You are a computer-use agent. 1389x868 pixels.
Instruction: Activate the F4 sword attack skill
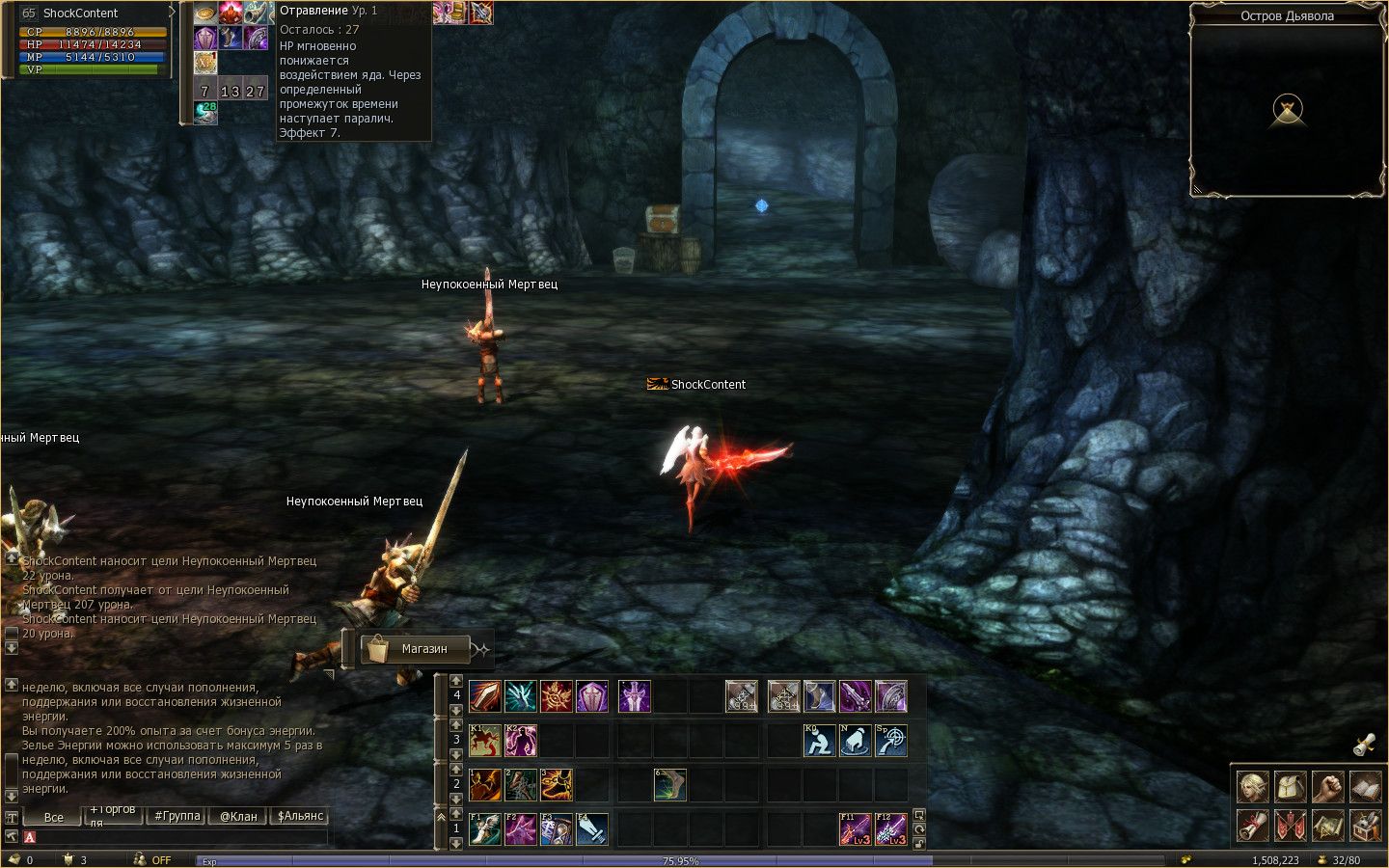(592, 828)
